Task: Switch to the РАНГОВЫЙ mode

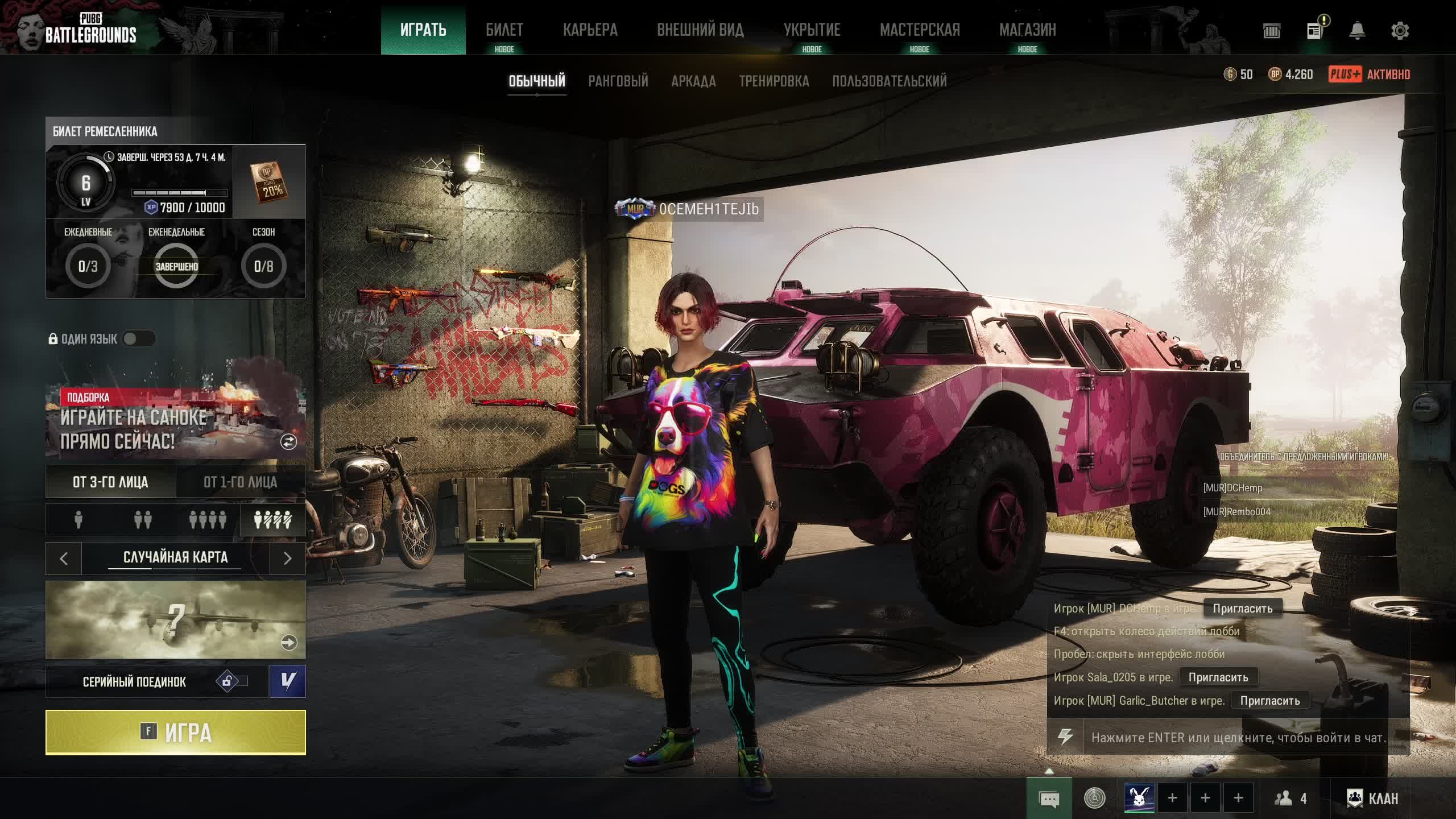Action: (x=618, y=81)
